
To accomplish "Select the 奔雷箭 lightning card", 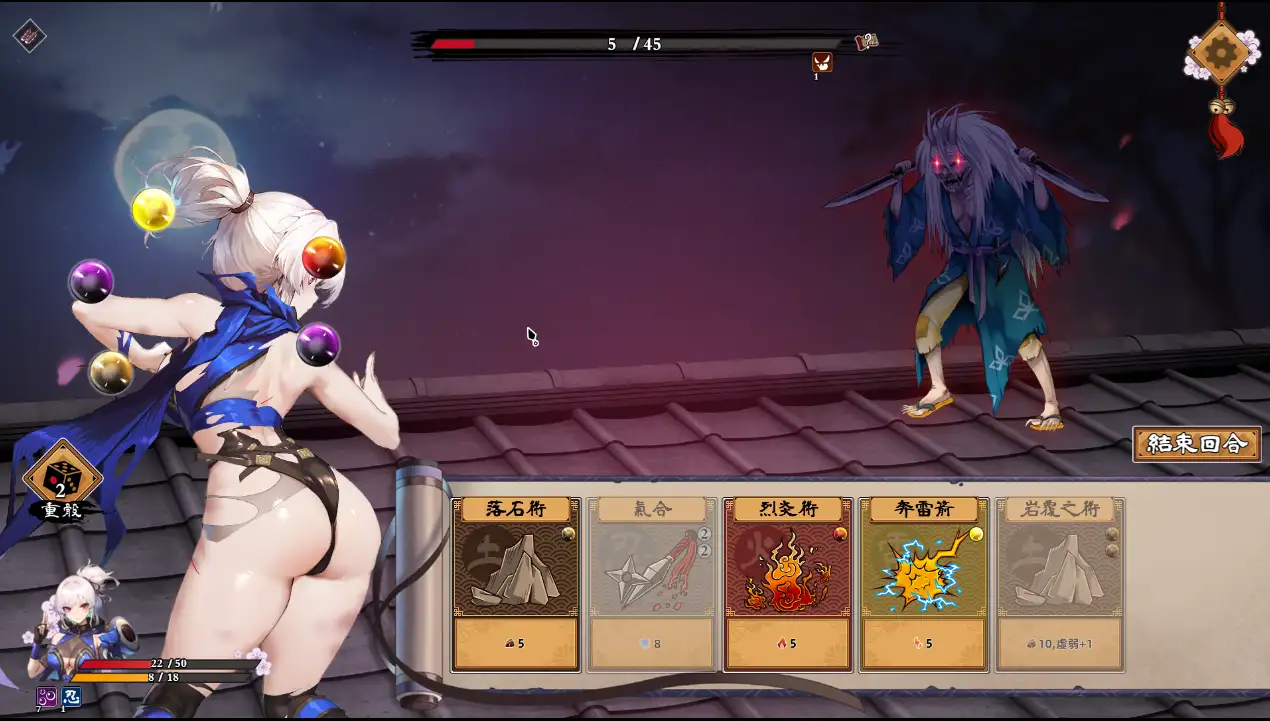I will pos(924,584).
